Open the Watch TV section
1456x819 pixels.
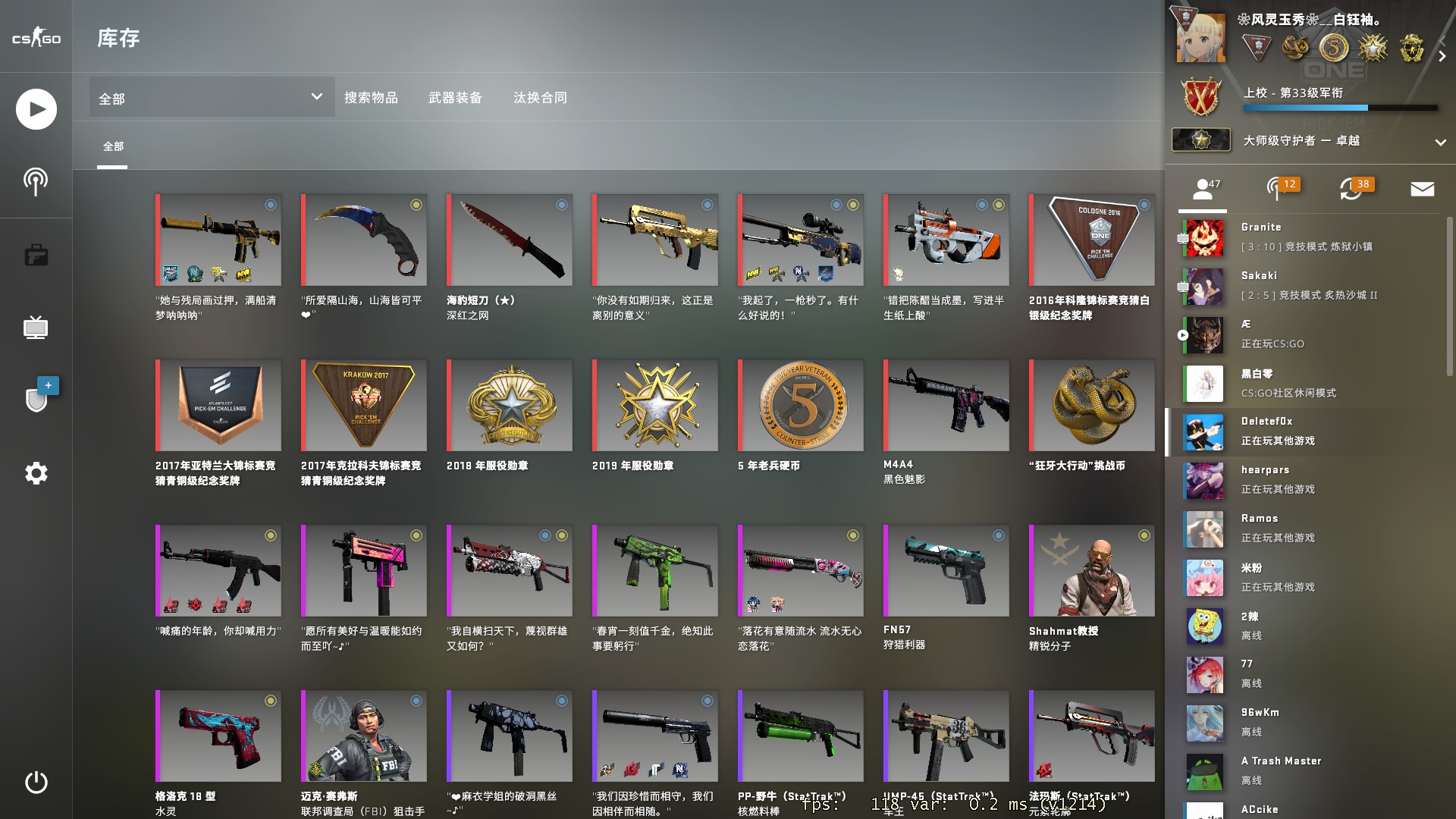point(36,328)
